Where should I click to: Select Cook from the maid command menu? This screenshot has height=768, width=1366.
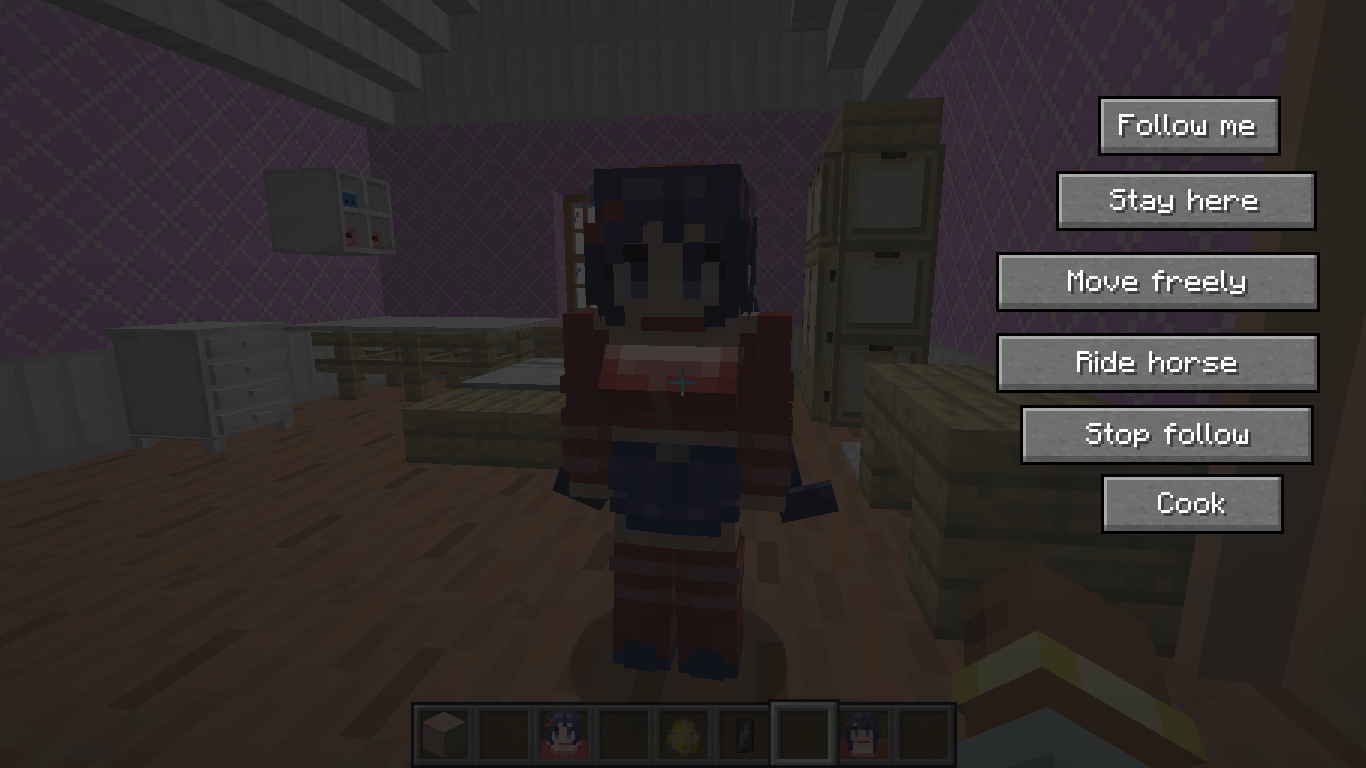pos(1192,503)
